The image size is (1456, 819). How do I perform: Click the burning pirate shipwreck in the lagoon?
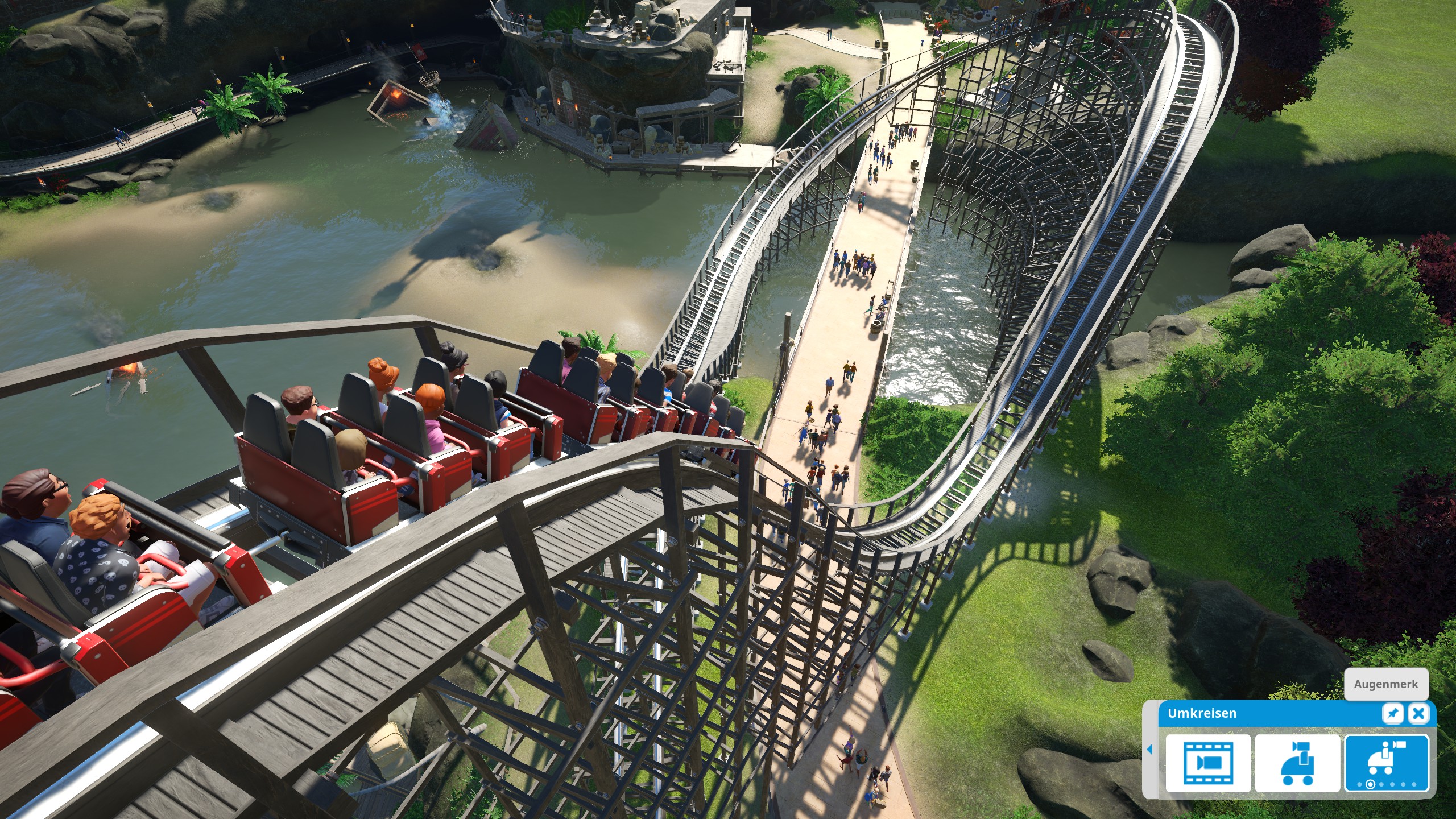click(x=398, y=97)
